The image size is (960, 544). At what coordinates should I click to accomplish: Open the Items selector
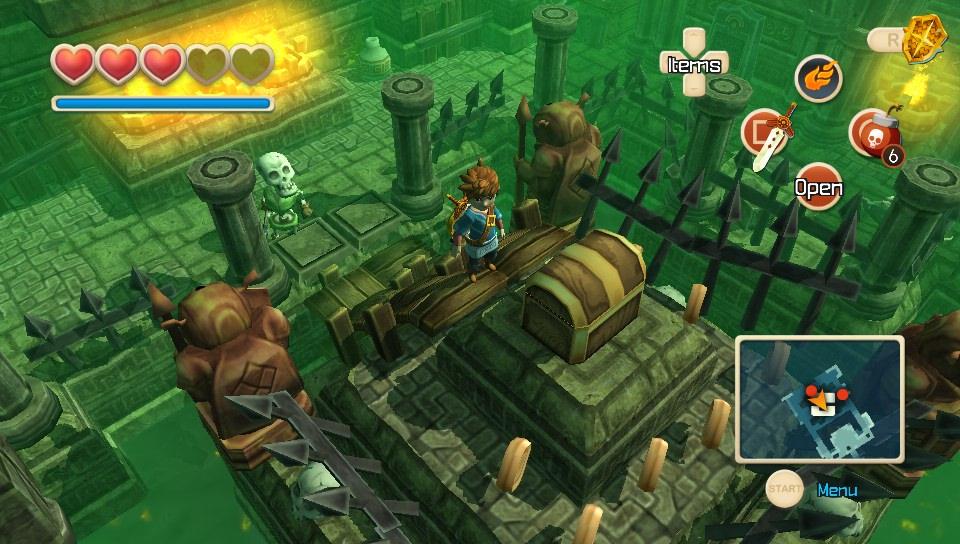click(694, 65)
